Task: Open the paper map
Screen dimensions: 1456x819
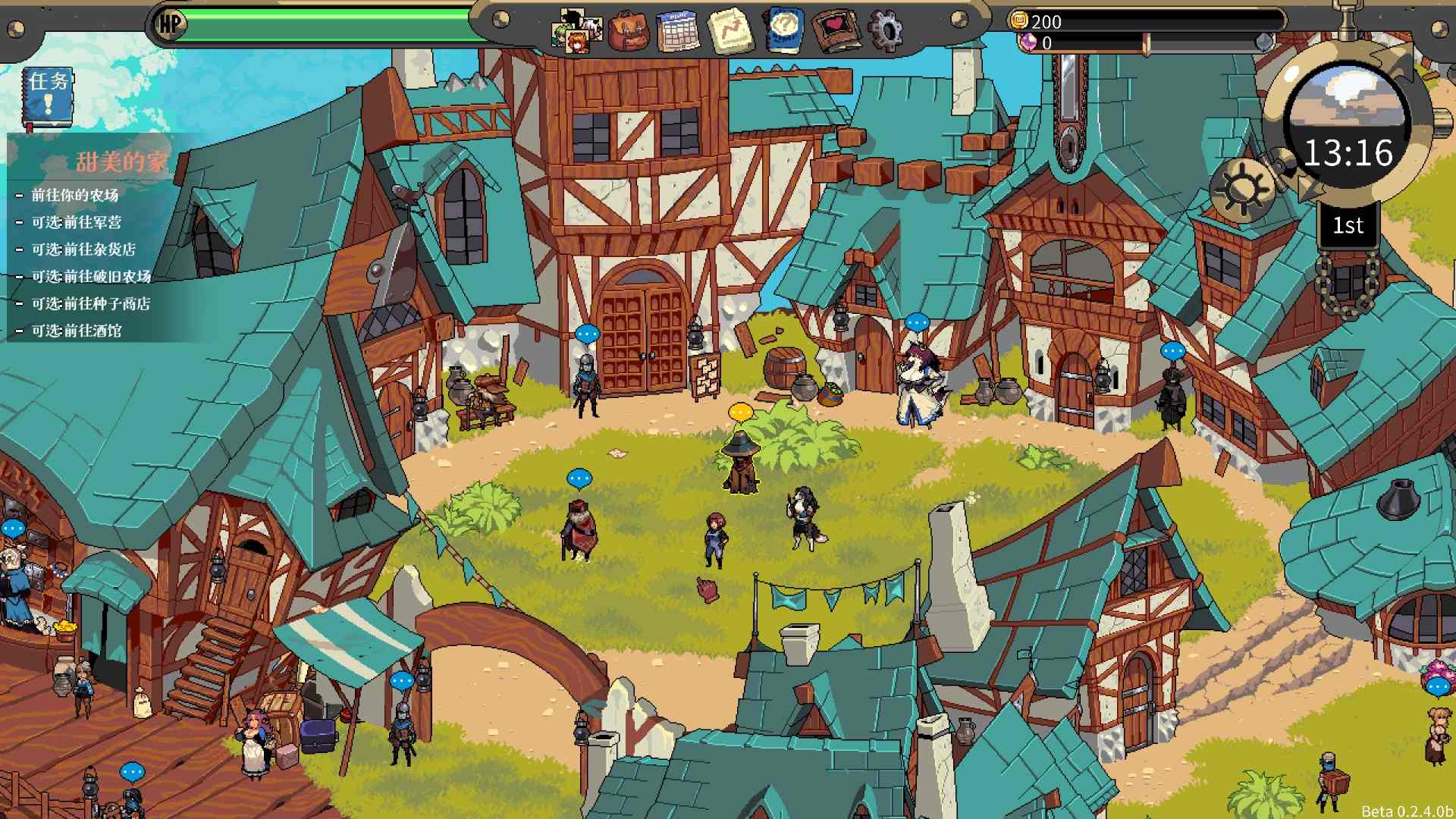Action: [730, 31]
